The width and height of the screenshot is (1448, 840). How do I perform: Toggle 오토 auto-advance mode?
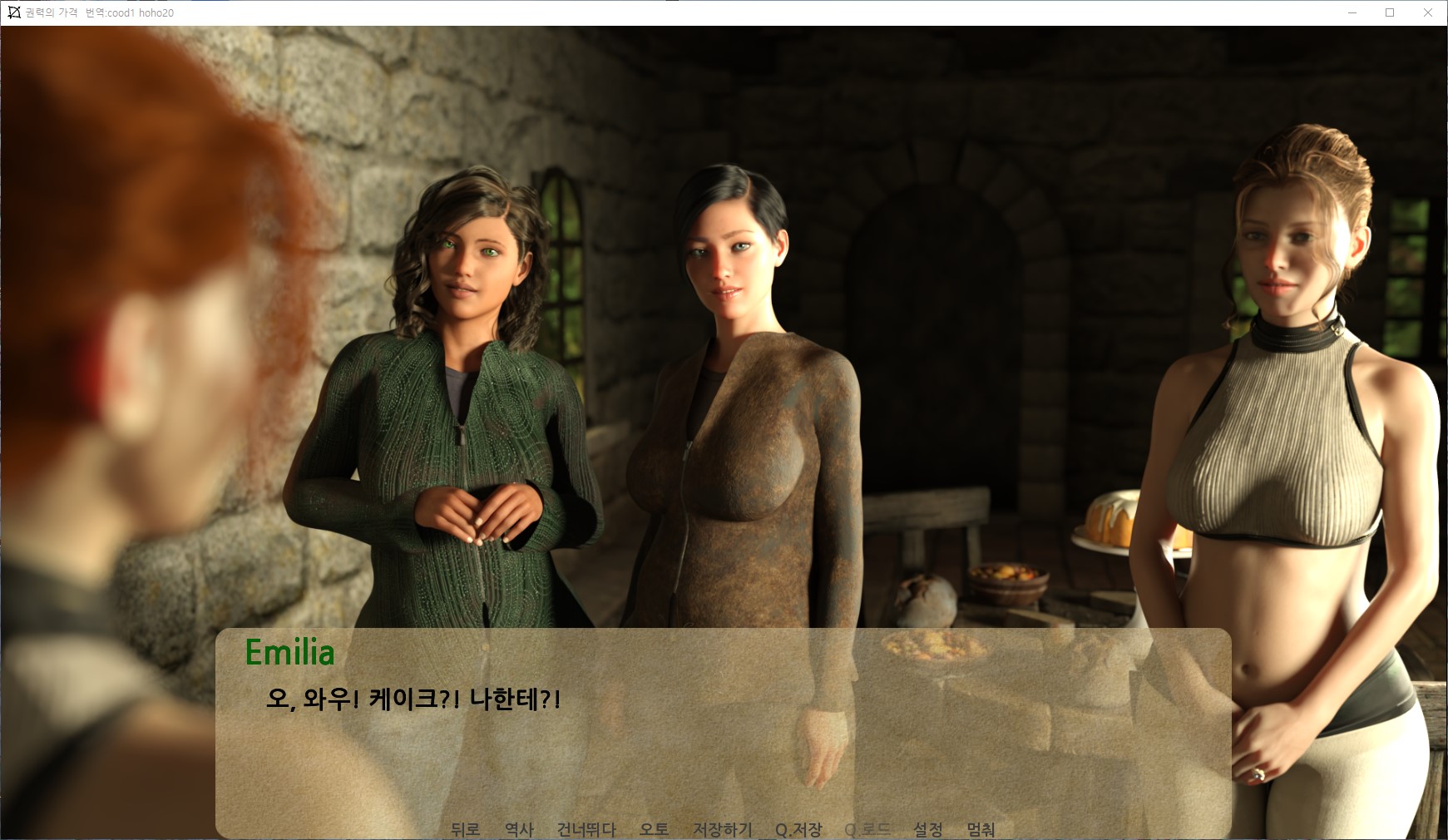tap(654, 829)
